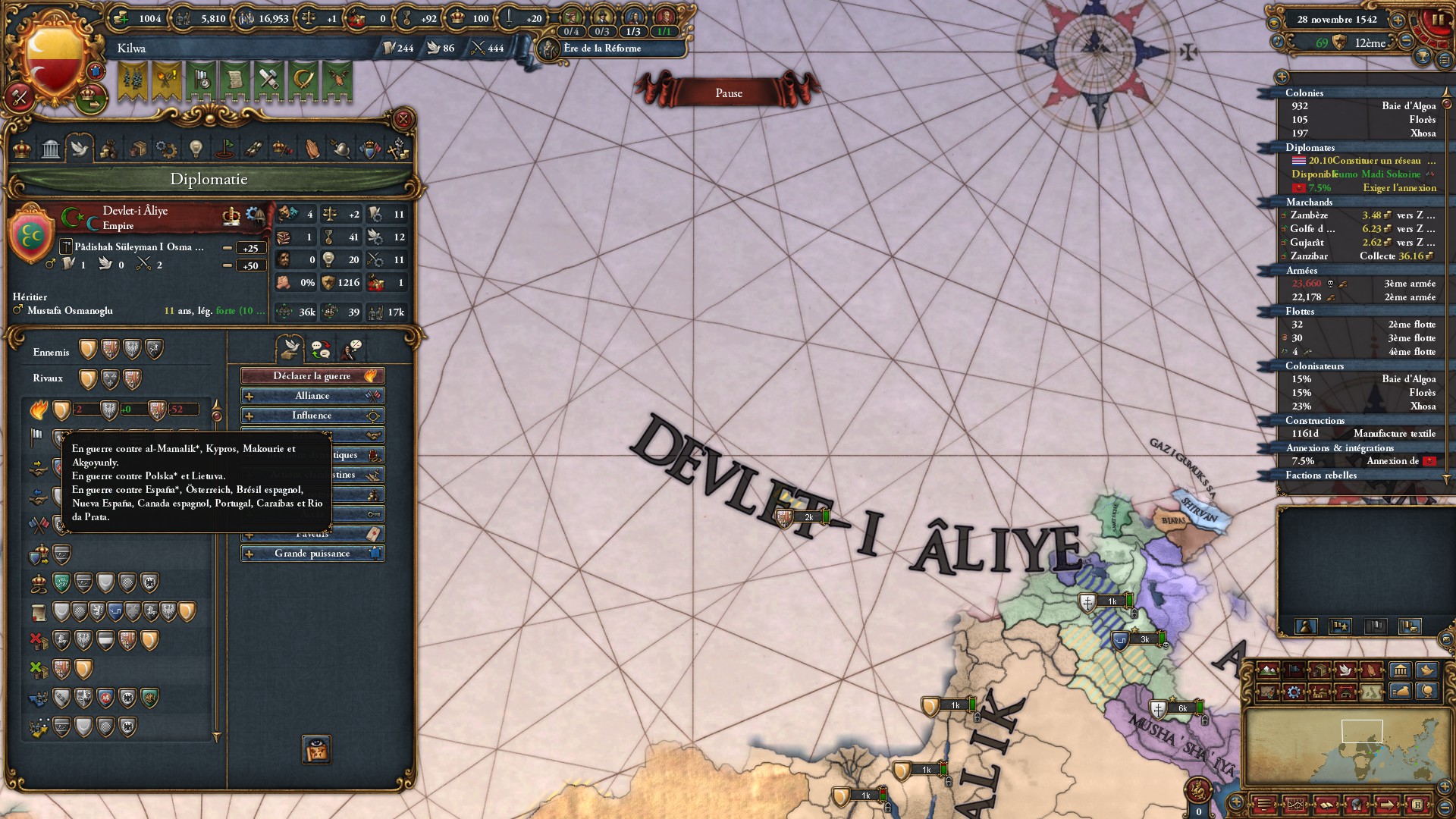Open the missions panel (green flag icon)
This screenshot has width=1456, height=819.
(224, 149)
